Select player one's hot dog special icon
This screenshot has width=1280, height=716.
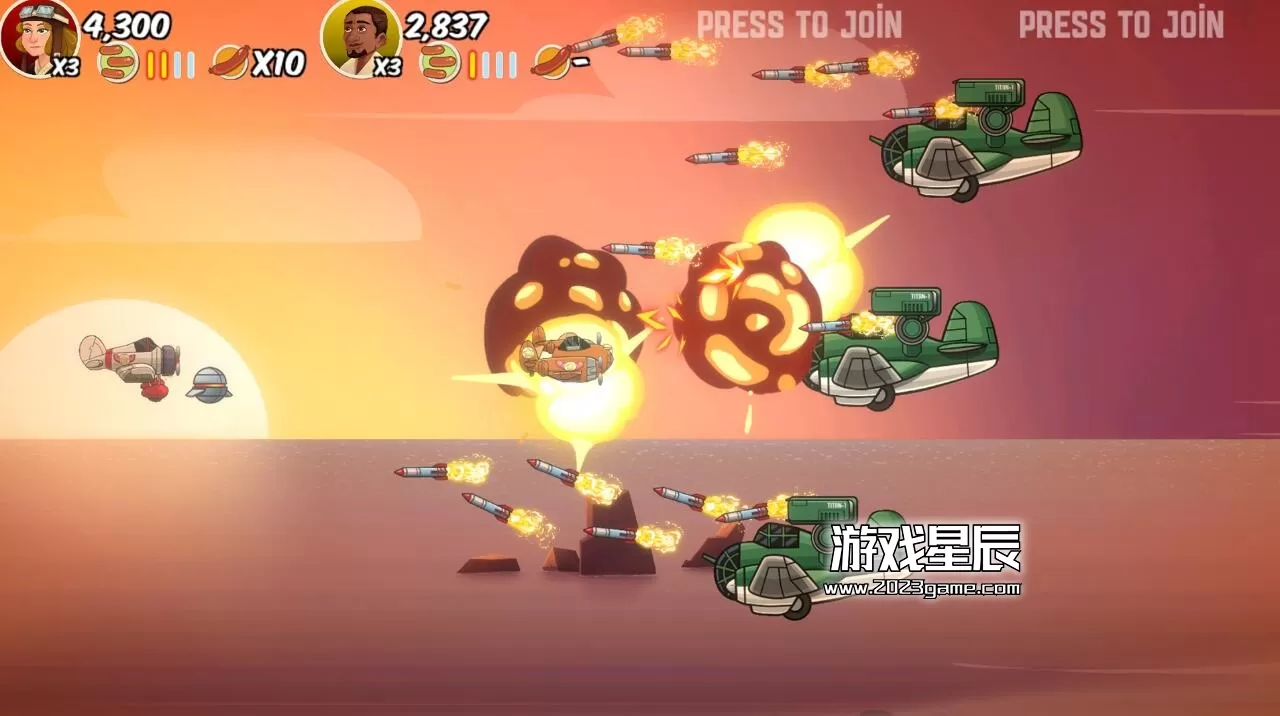(229, 64)
